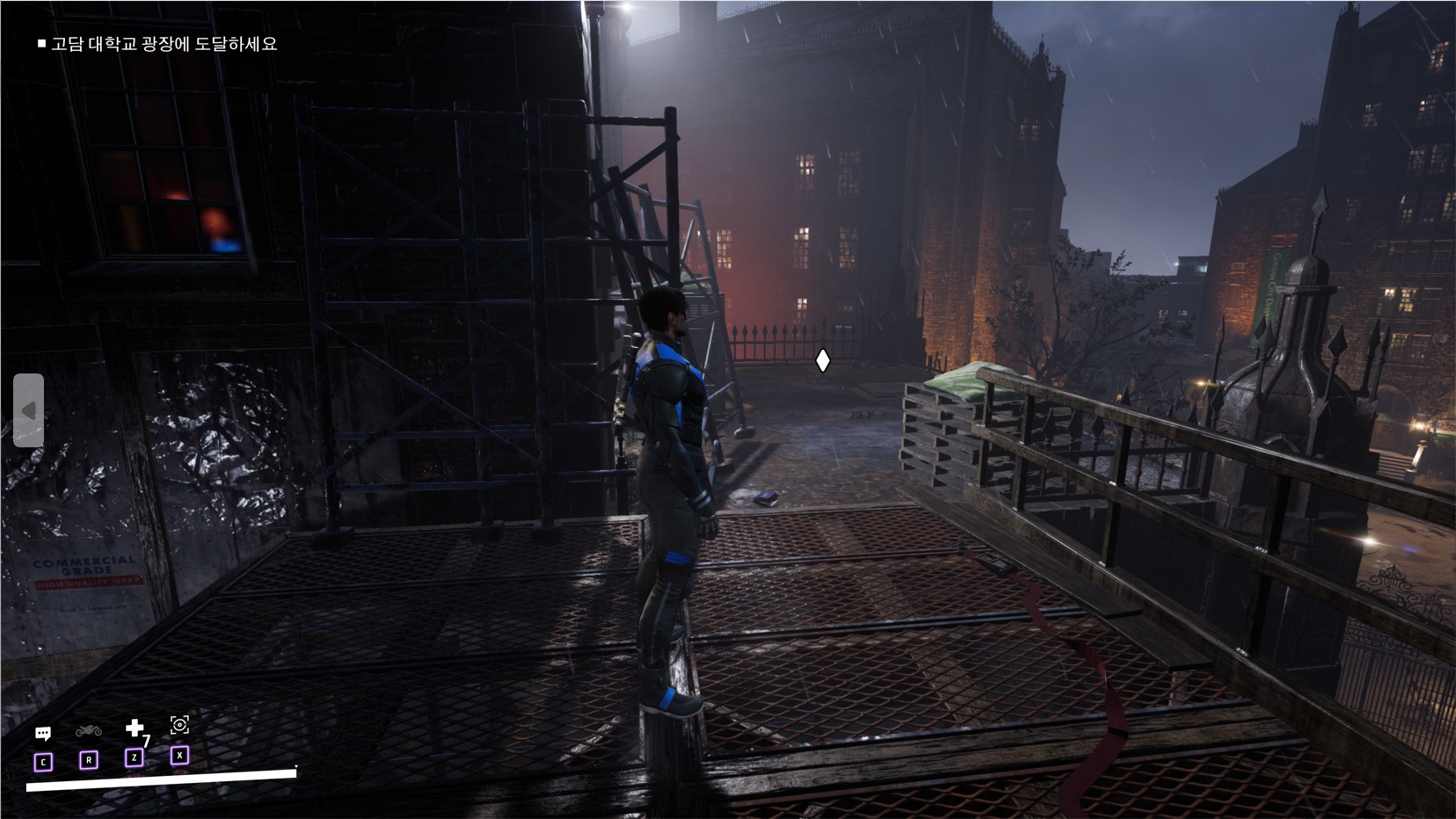
Task: Expand the side panel arrow tab
Action: coord(28,410)
